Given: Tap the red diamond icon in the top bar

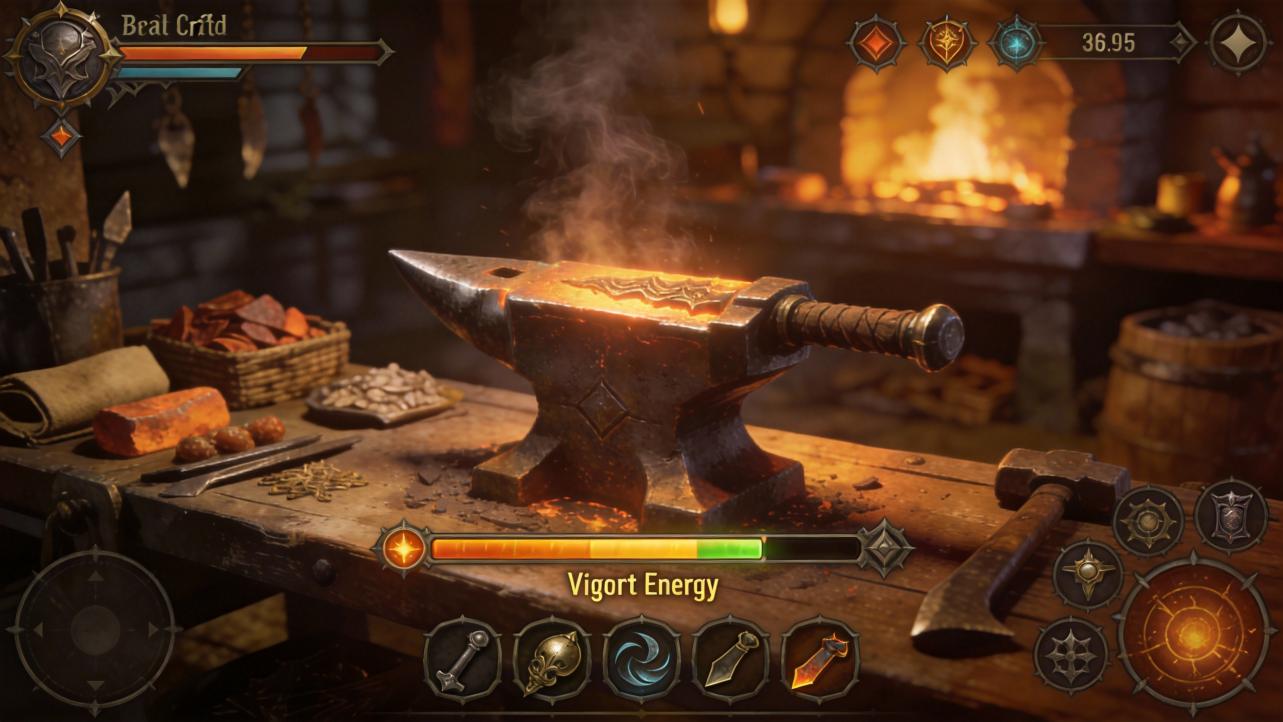Looking at the screenshot, I should [877, 43].
